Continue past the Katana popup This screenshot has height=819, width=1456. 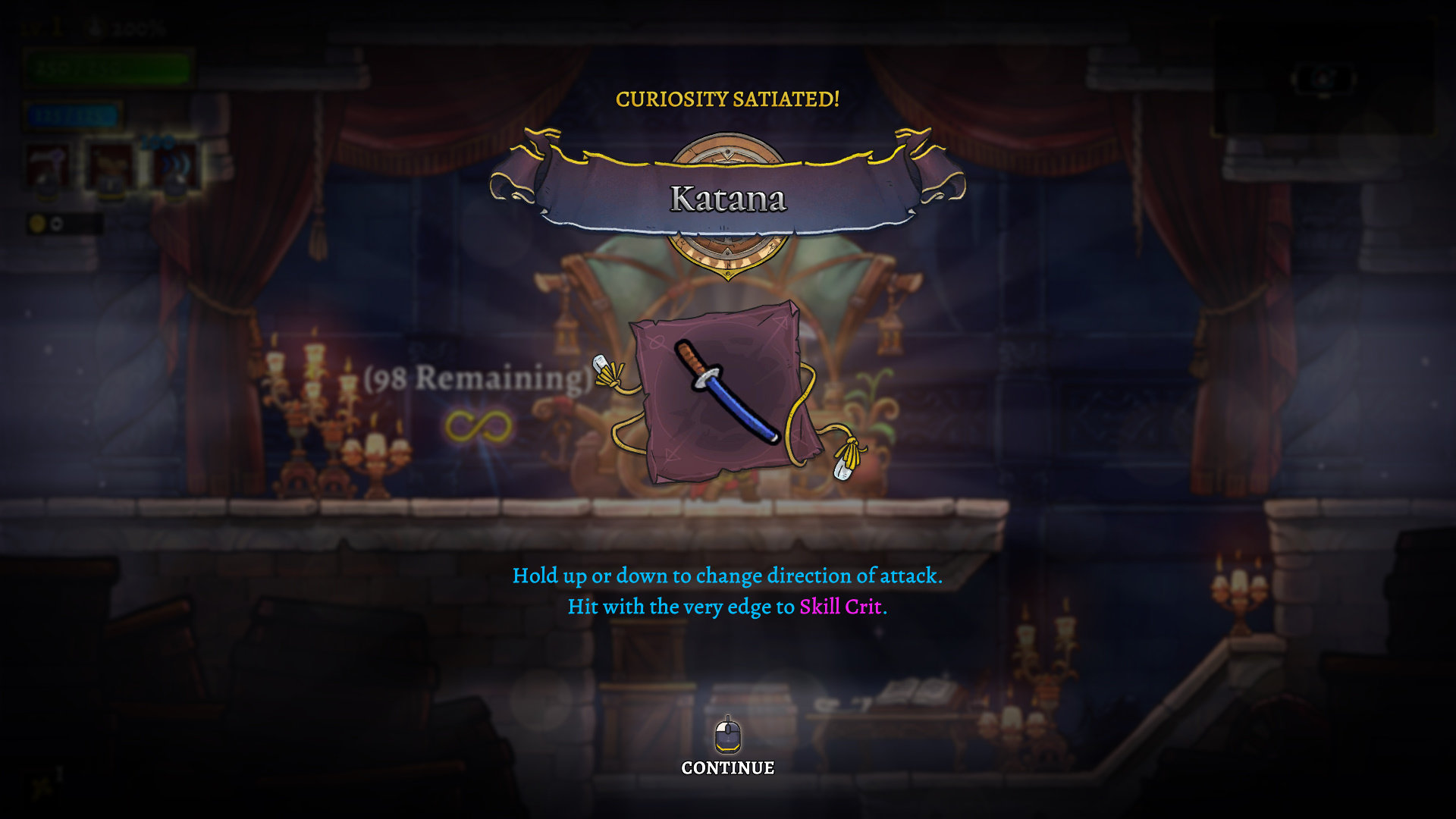click(727, 766)
